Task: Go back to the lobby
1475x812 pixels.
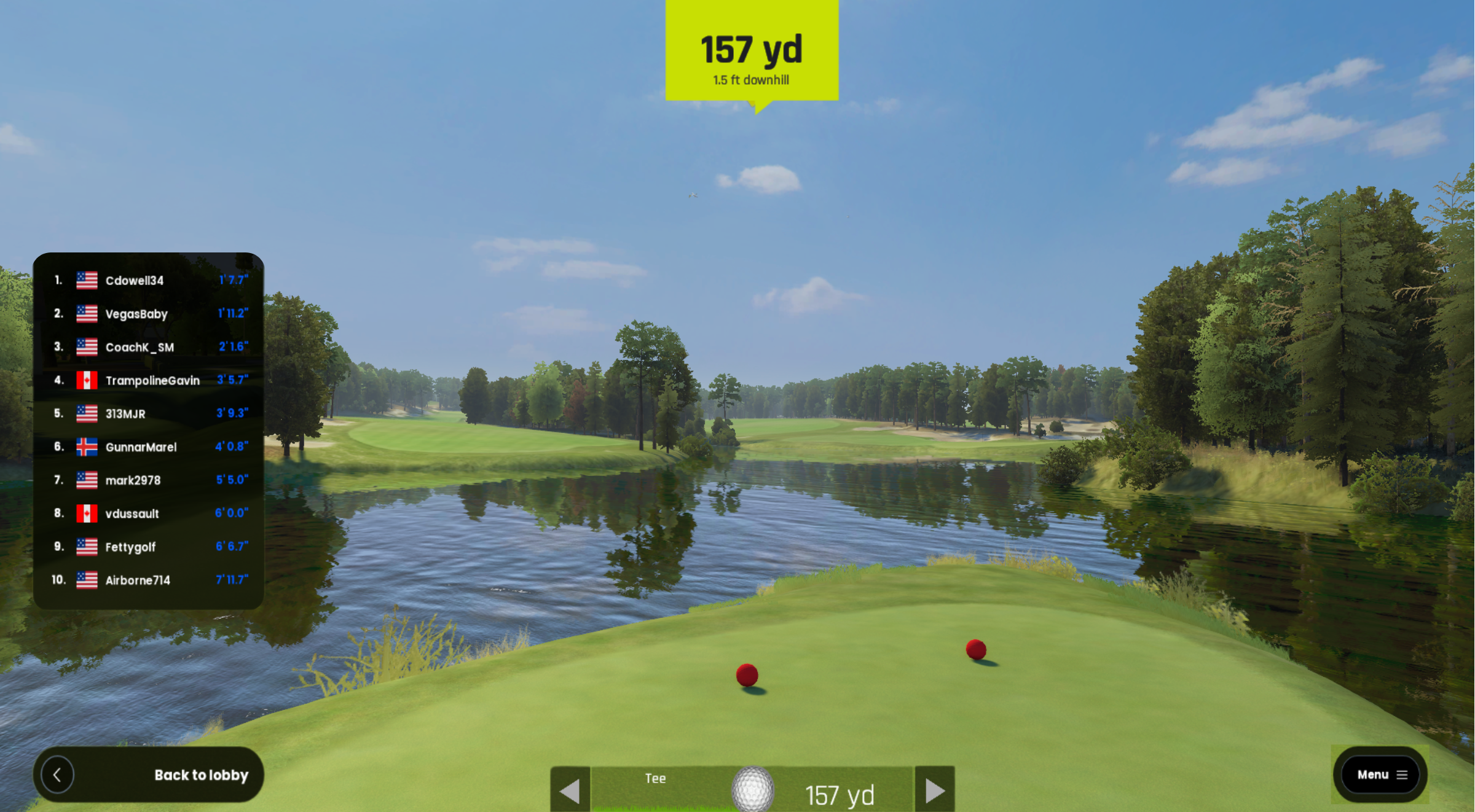Action: point(148,775)
